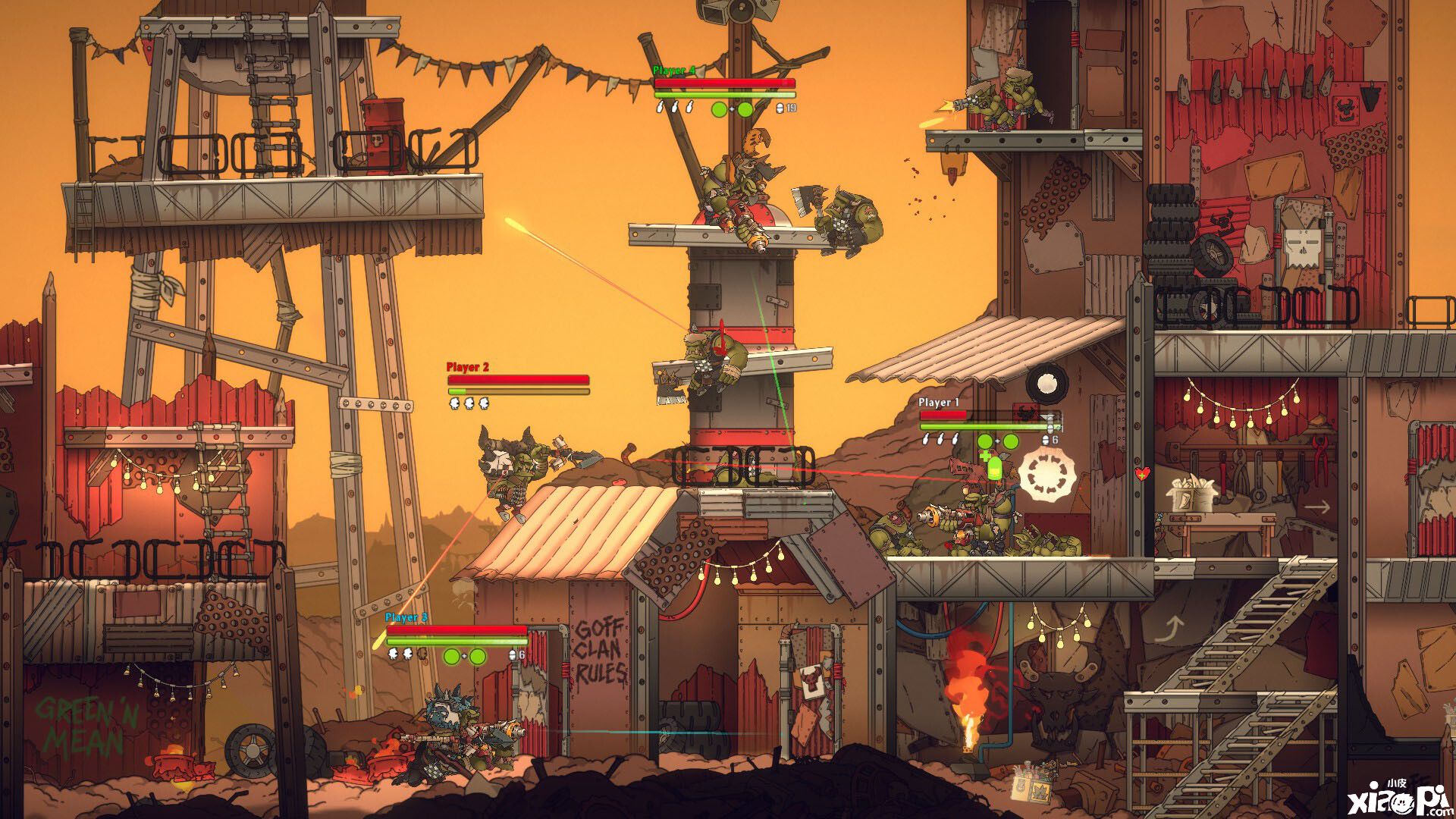
Task: Toggle Player 1's right green ability orb
Action: pos(1011,441)
